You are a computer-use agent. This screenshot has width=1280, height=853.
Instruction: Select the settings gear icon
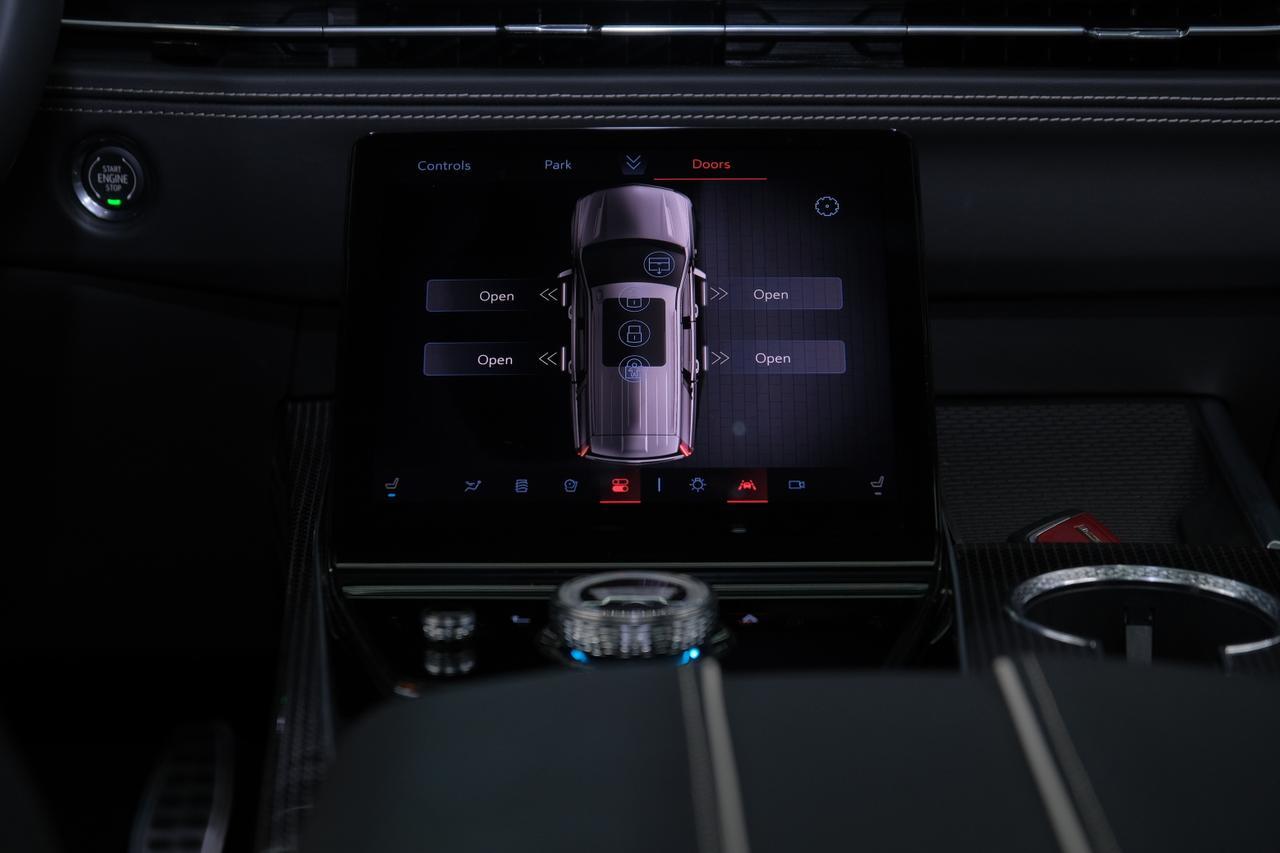tap(827, 206)
